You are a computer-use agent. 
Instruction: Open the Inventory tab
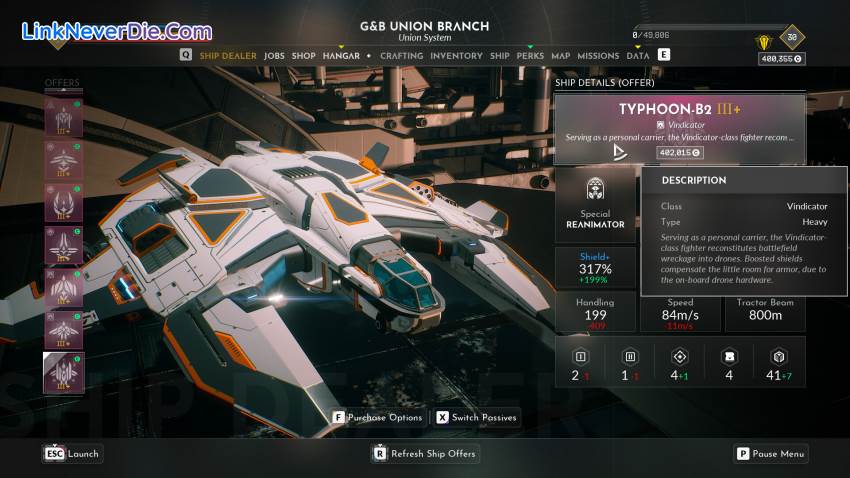[456, 56]
